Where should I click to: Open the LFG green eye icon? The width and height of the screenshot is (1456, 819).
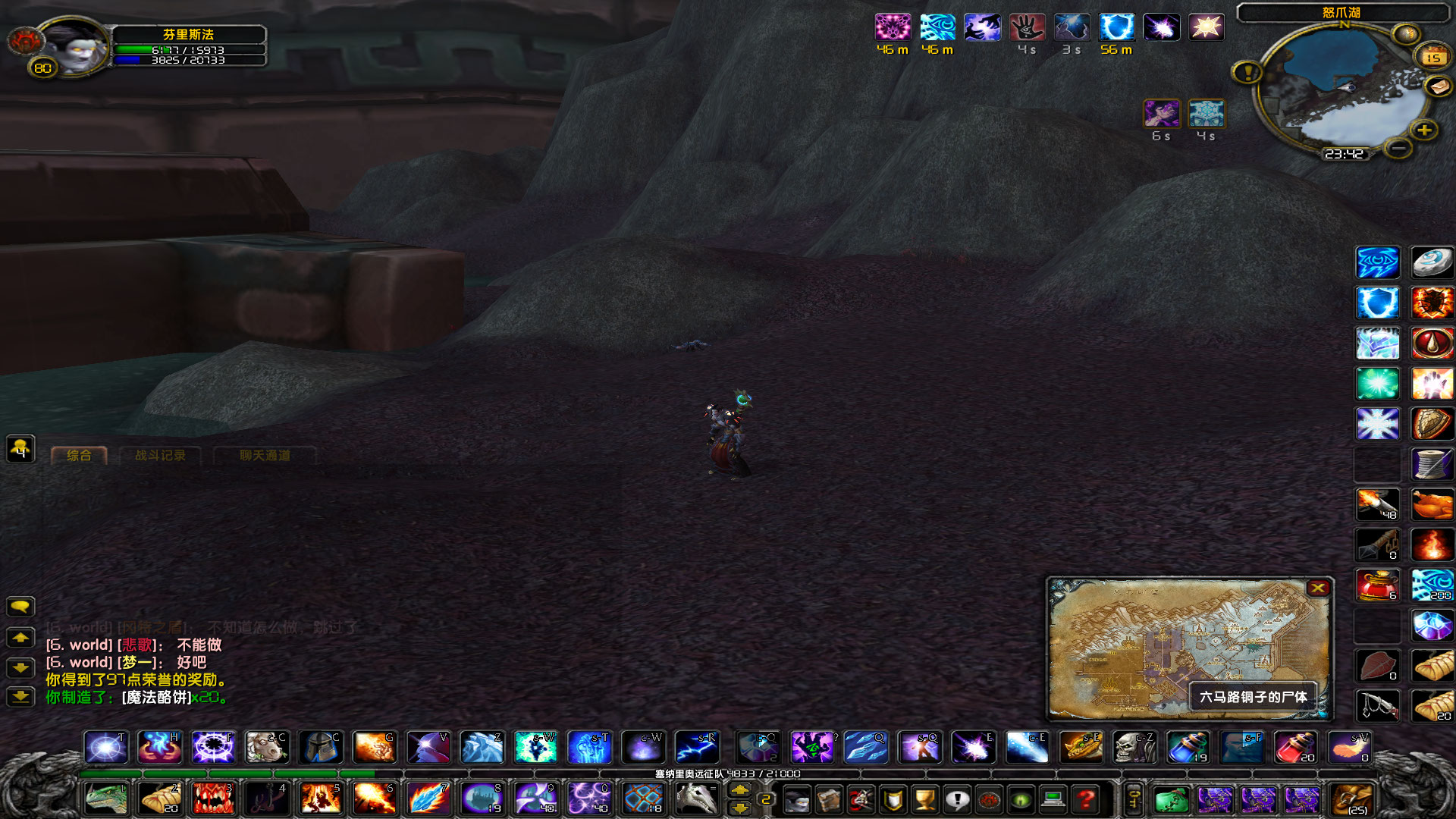click(x=1020, y=799)
